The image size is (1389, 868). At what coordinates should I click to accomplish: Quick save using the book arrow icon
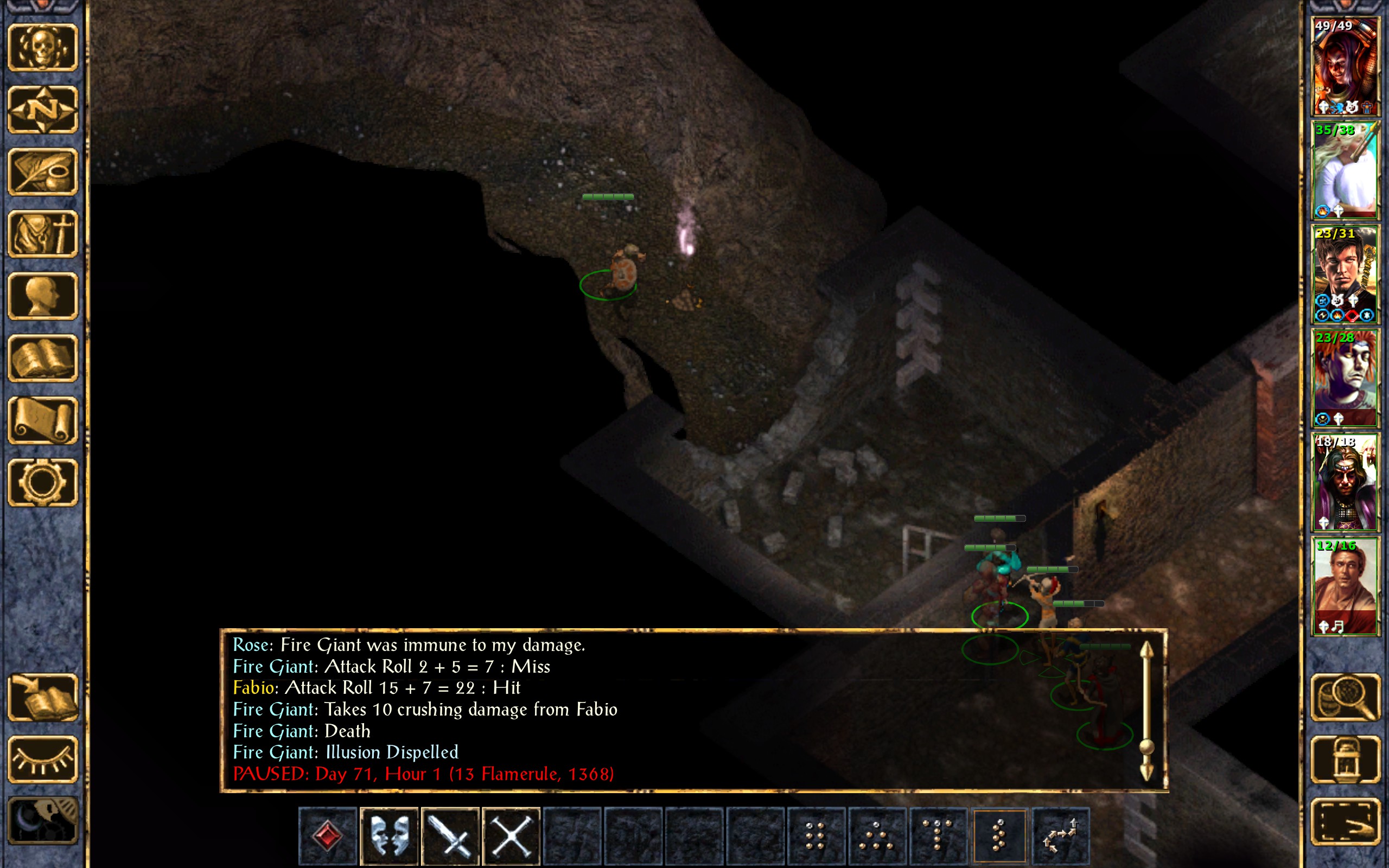coord(43,697)
